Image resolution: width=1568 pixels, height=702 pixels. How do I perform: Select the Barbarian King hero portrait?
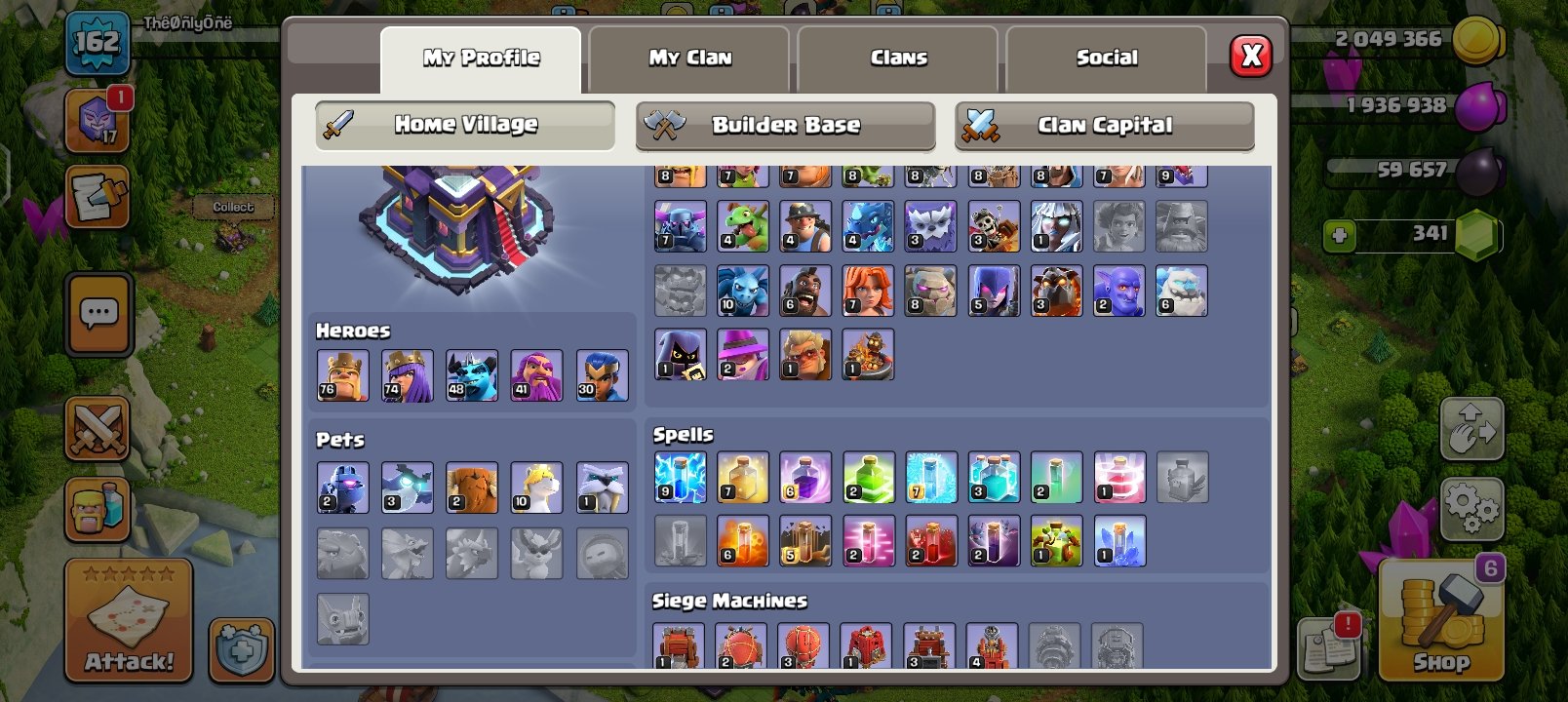click(x=341, y=373)
